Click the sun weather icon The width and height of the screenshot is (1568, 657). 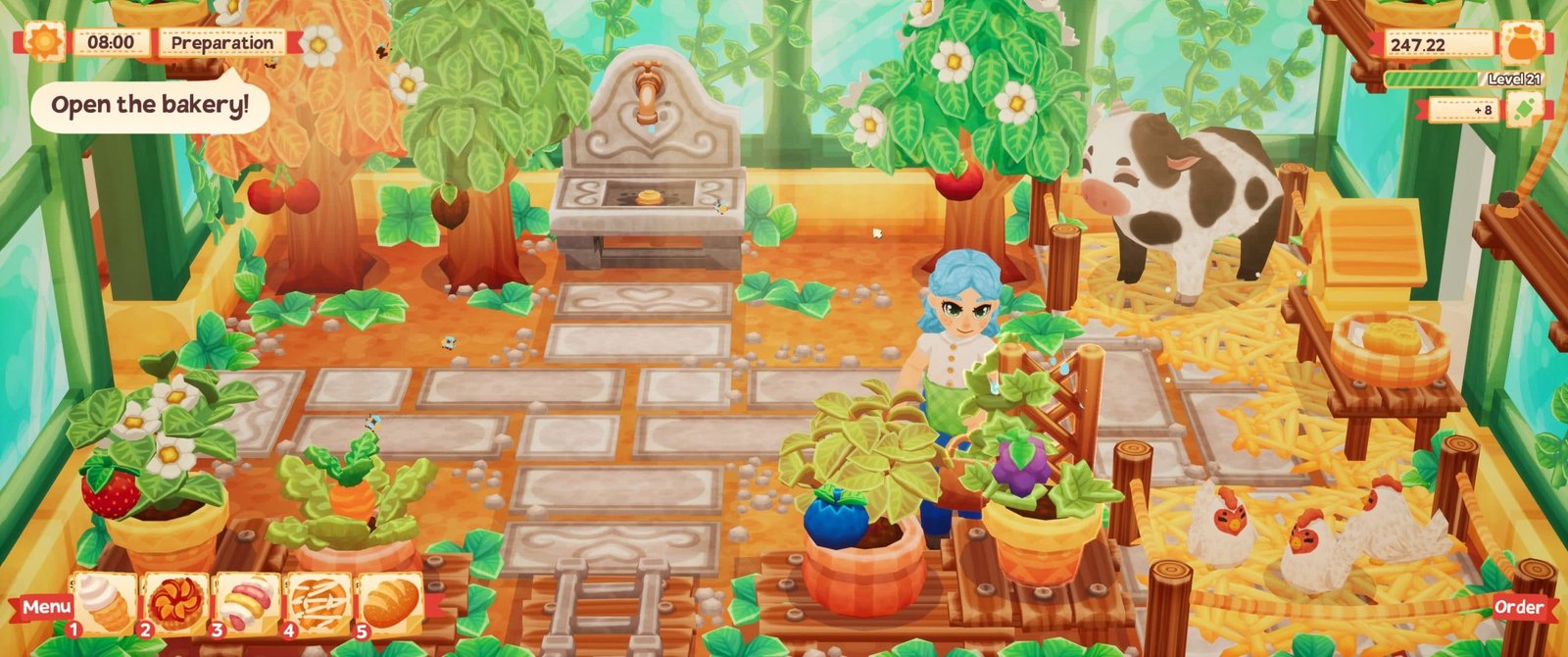point(43,42)
